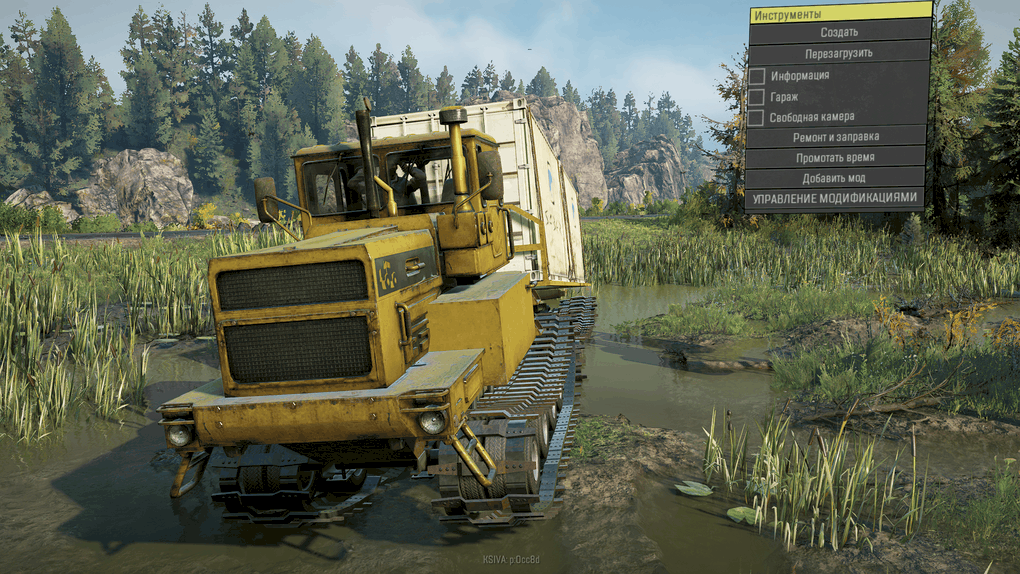Select Перезагрузить in the tools menu

(838, 53)
